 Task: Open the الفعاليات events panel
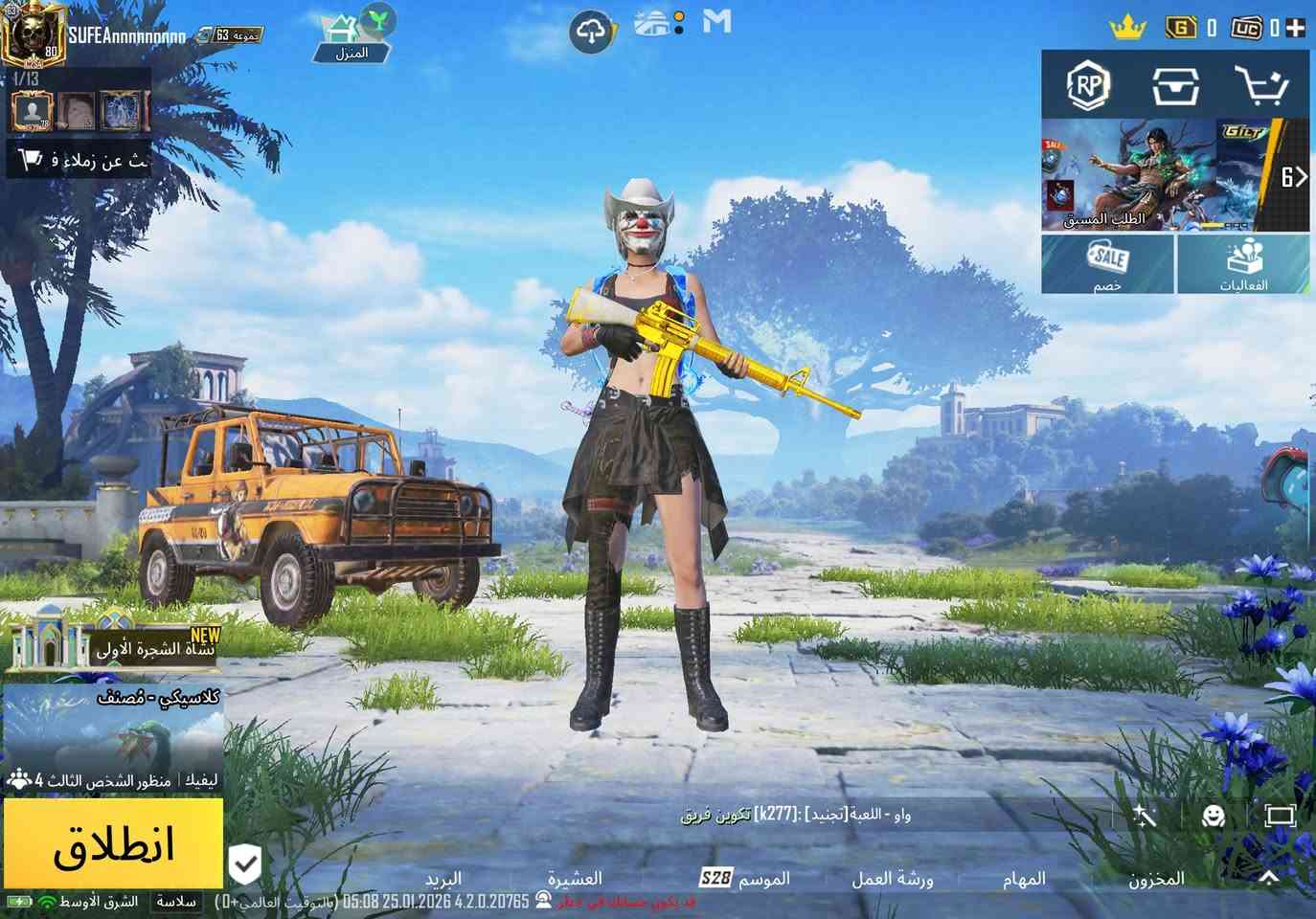(x=1244, y=263)
